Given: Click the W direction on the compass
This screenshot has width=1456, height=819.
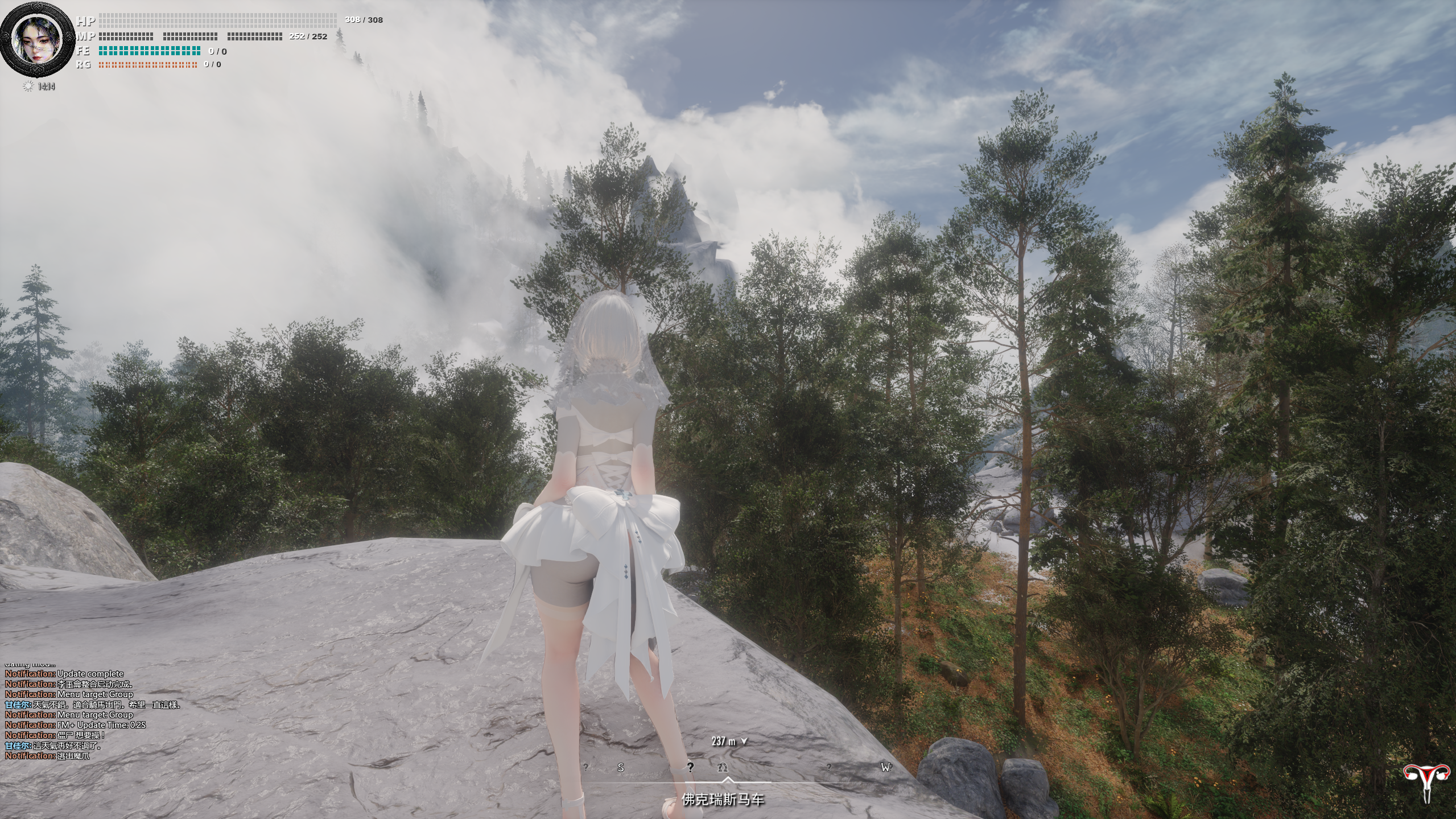Looking at the screenshot, I should (886, 767).
